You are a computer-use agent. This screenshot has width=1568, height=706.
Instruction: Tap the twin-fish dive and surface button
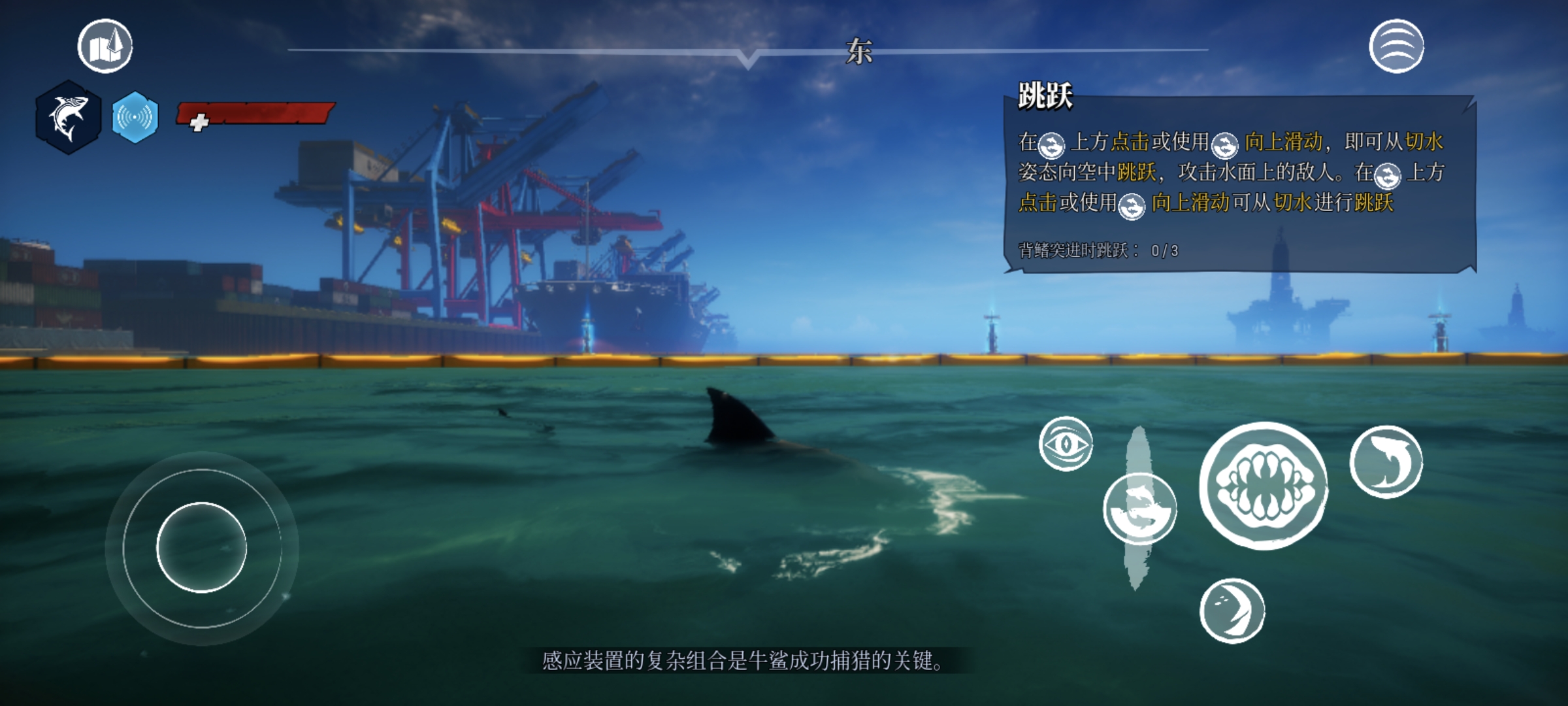point(1140,509)
